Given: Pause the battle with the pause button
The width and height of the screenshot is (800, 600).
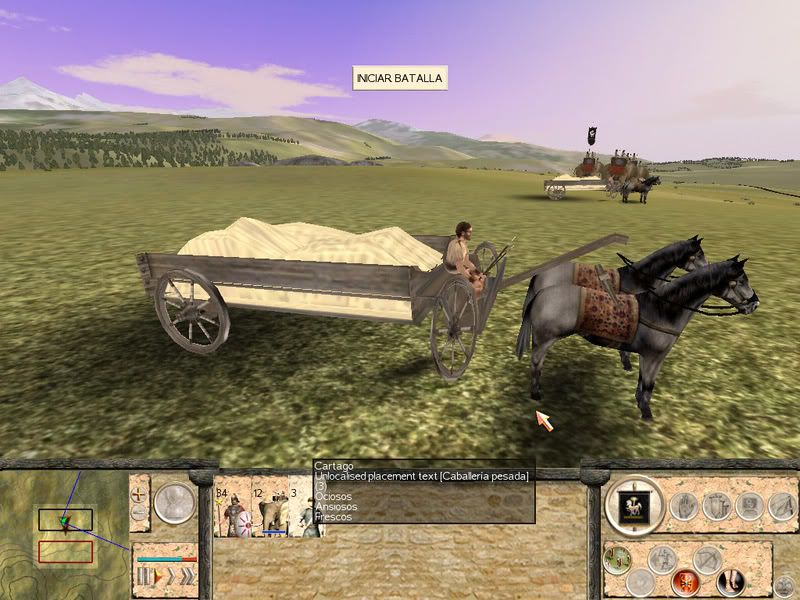Looking at the screenshot, I should 142,575.
